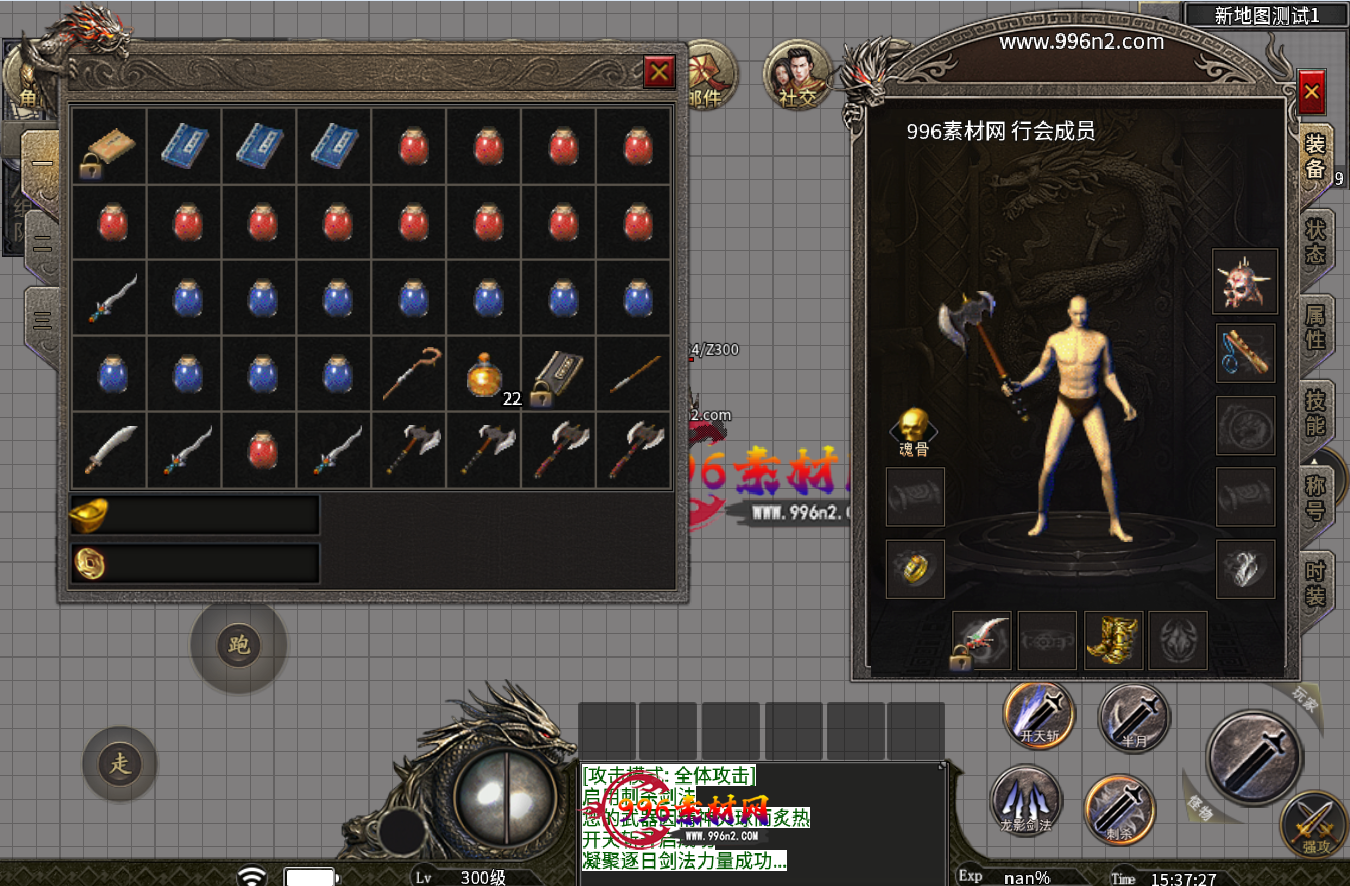Switch to the 状态 tab

(x=1314, y=241)
